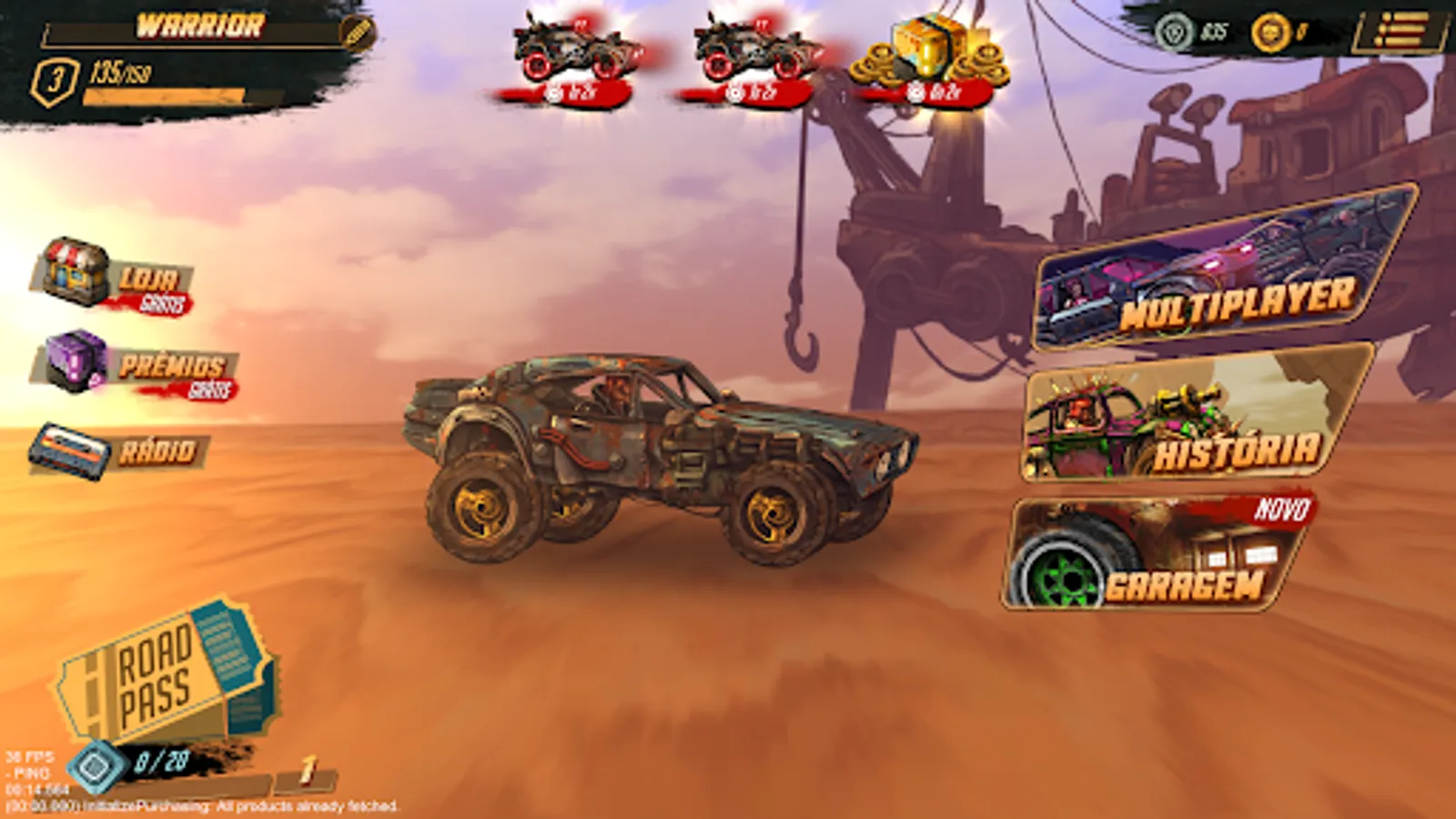This screenshot has width=1456, height=819.
Task: Click the pencil edit icon beside WARRIOR
Action: [359, 32]
